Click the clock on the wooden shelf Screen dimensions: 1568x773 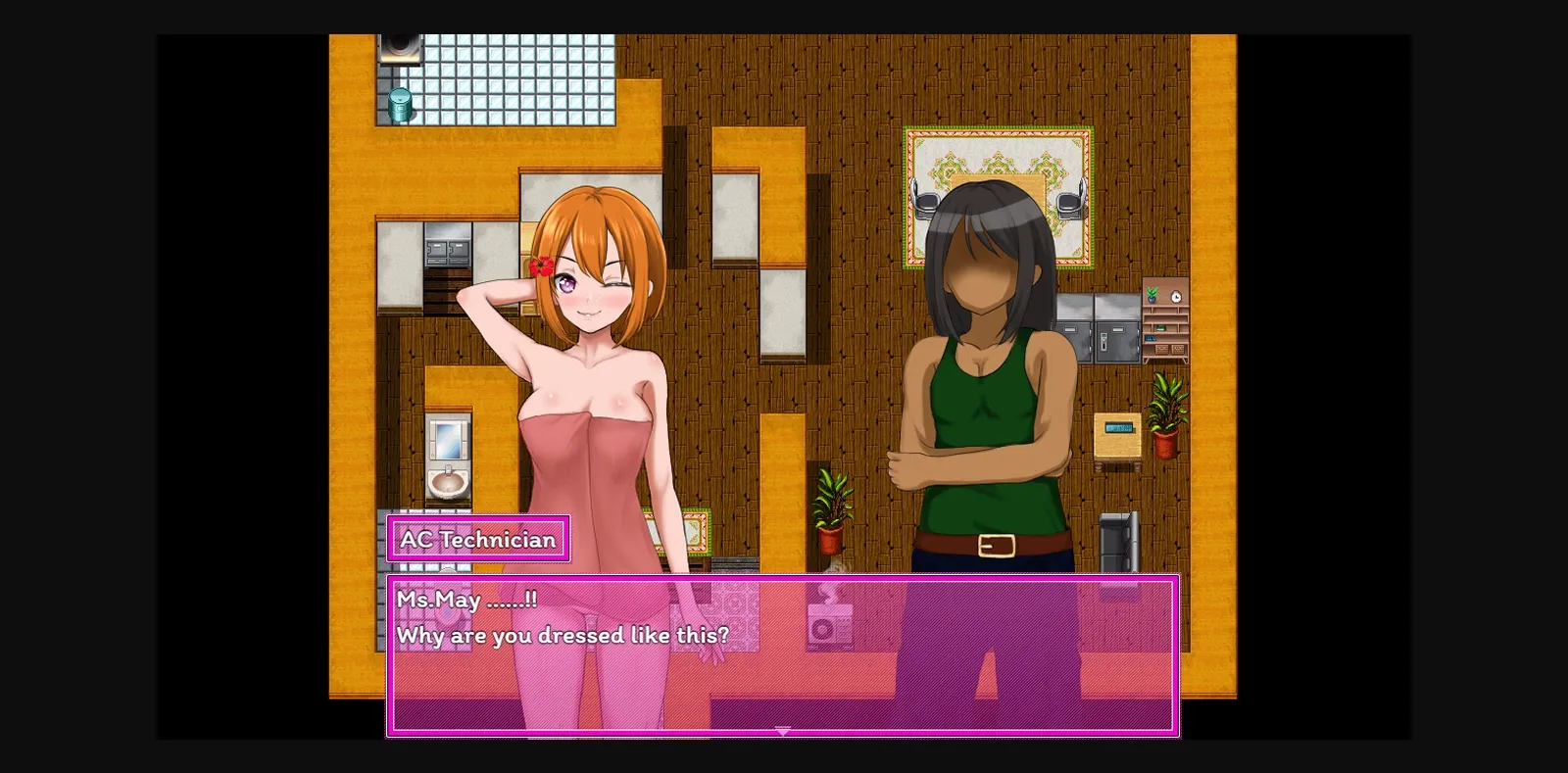click(x=1175, y=297)
